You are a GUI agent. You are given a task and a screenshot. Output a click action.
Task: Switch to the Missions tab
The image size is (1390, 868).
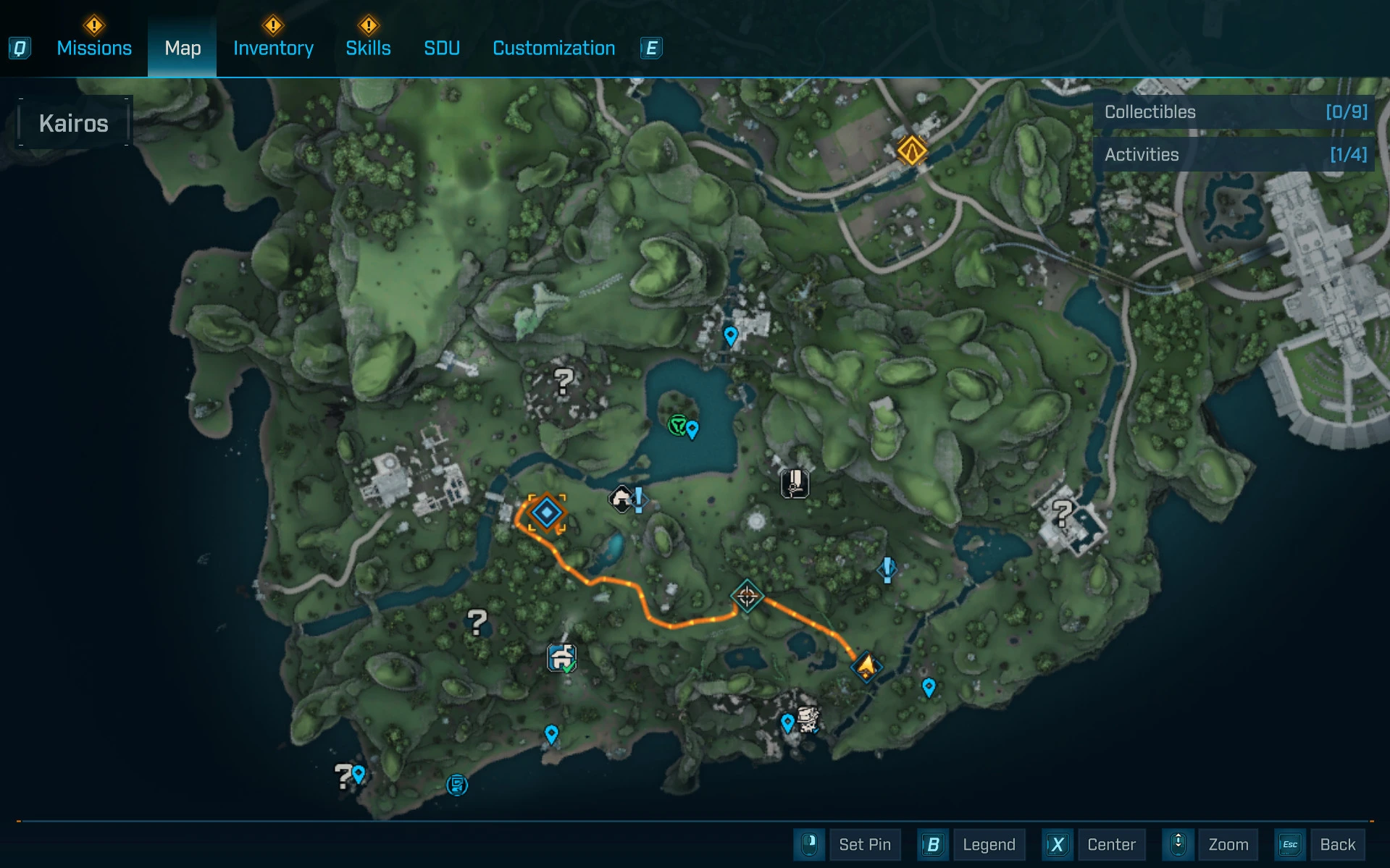tap(94, 49)
